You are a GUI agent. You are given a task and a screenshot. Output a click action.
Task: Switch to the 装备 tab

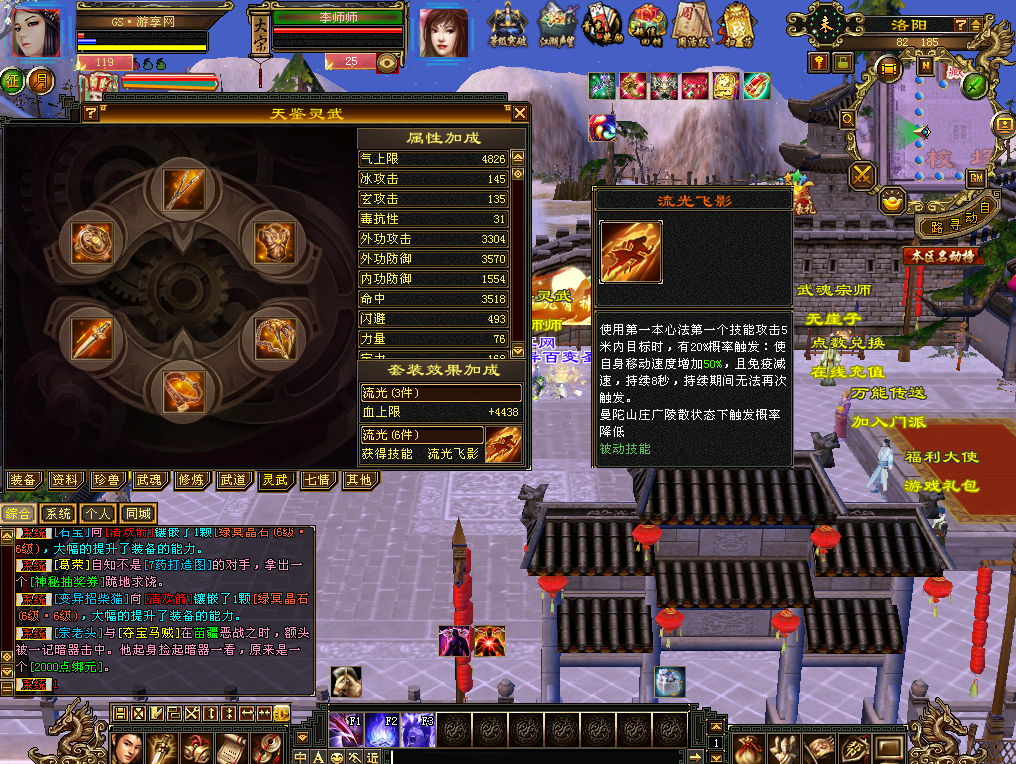[x=23, y=480]
